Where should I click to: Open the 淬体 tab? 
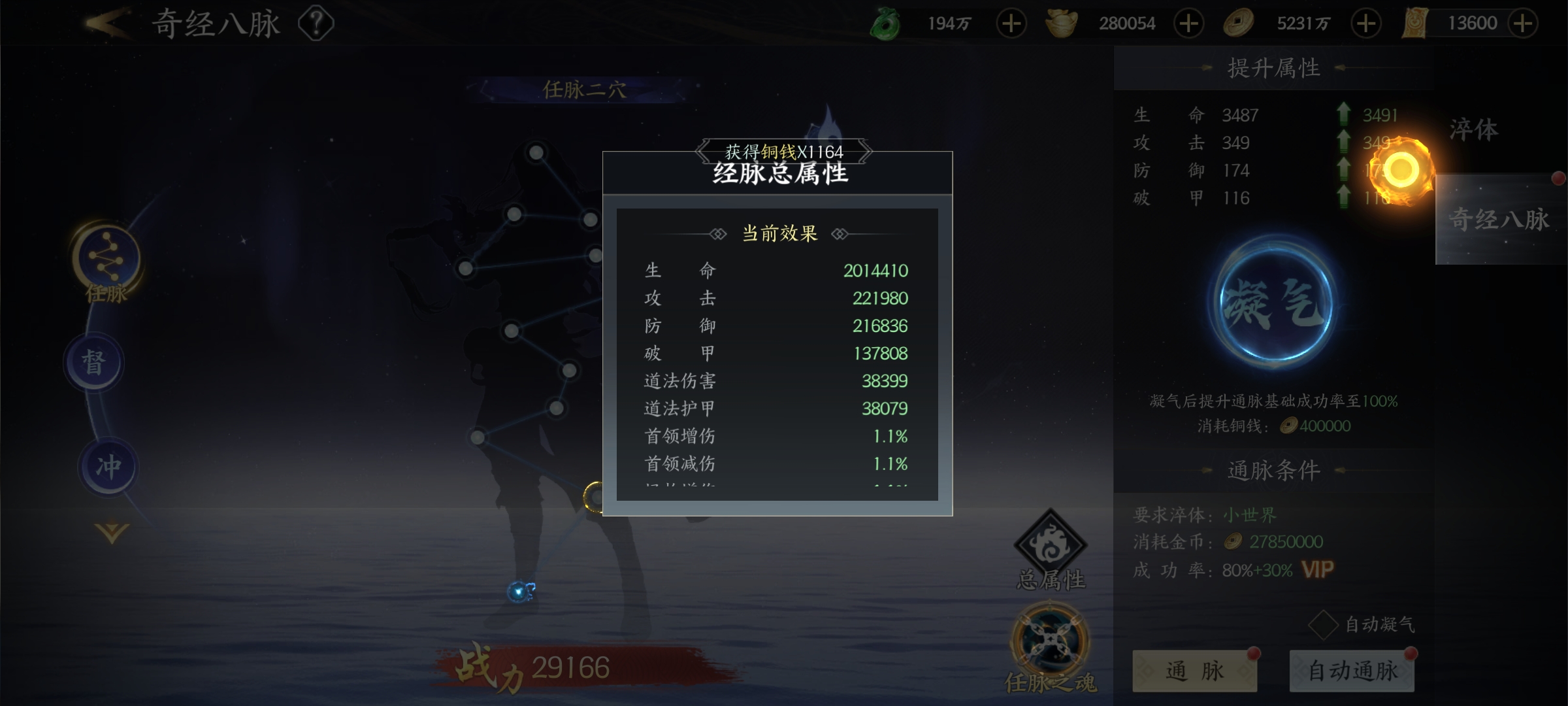pos(1474,129)
